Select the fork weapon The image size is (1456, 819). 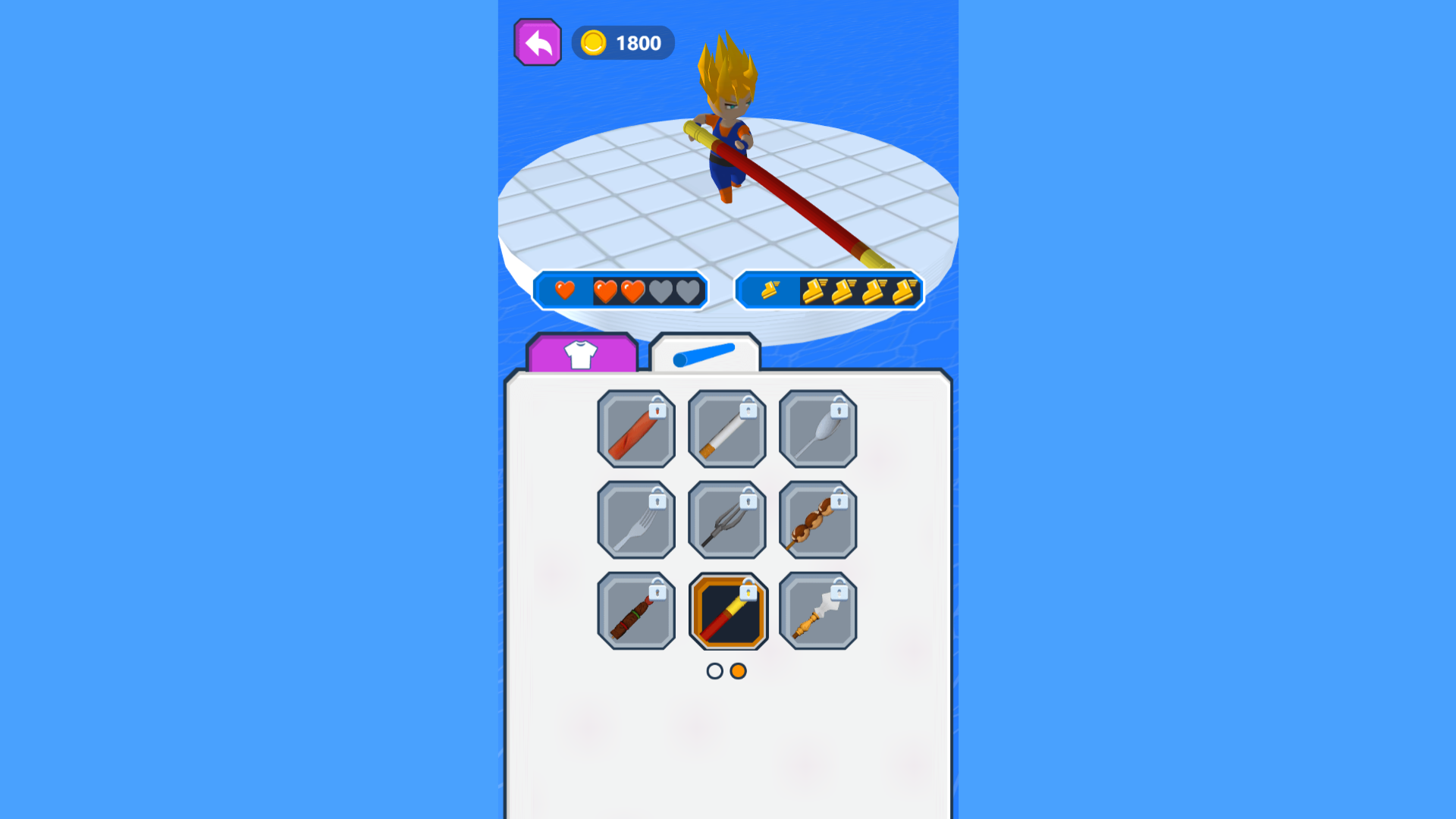pos(636,520)
